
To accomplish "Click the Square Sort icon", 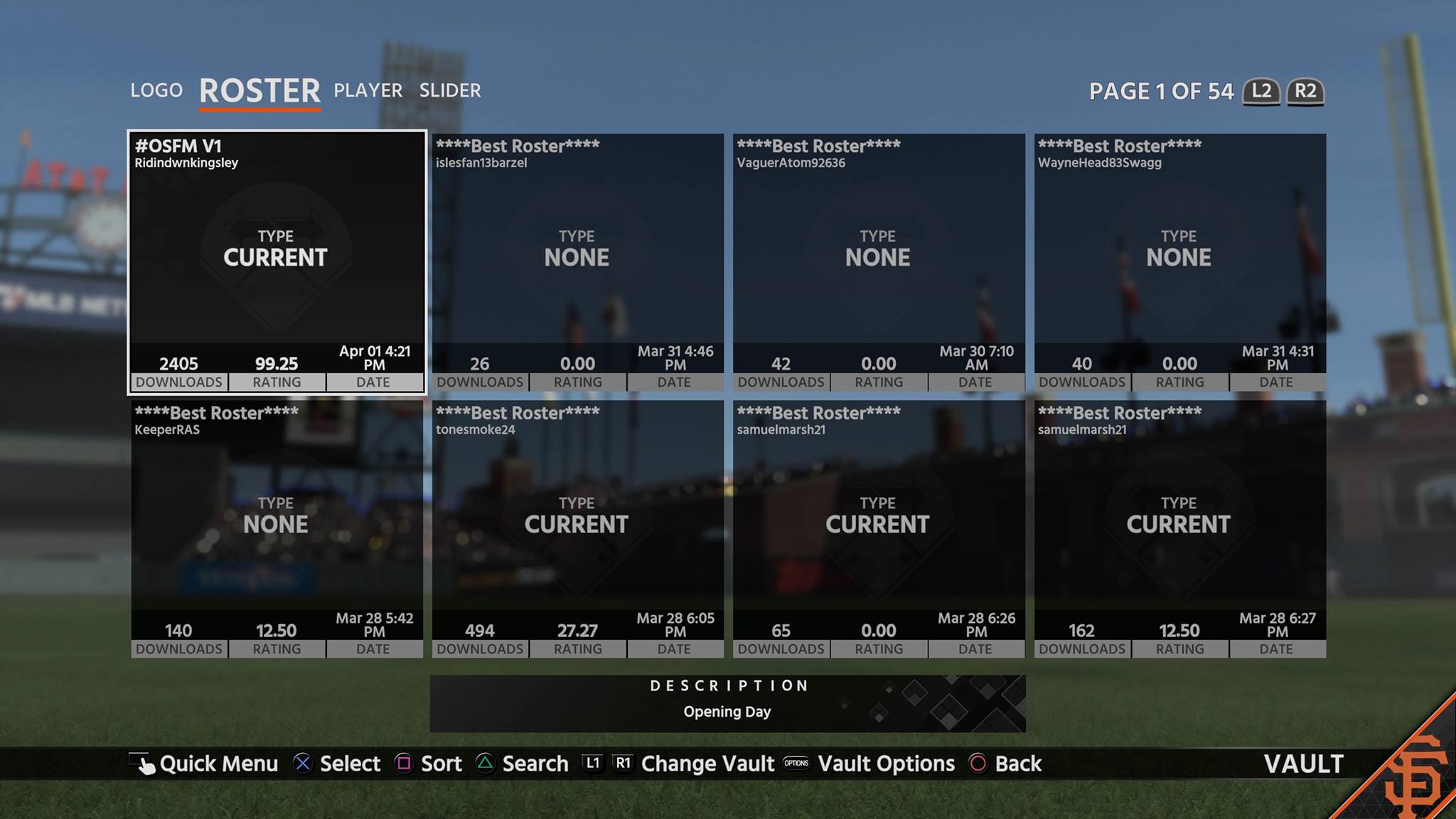I will pyautogui.click(x=405, y=764).
